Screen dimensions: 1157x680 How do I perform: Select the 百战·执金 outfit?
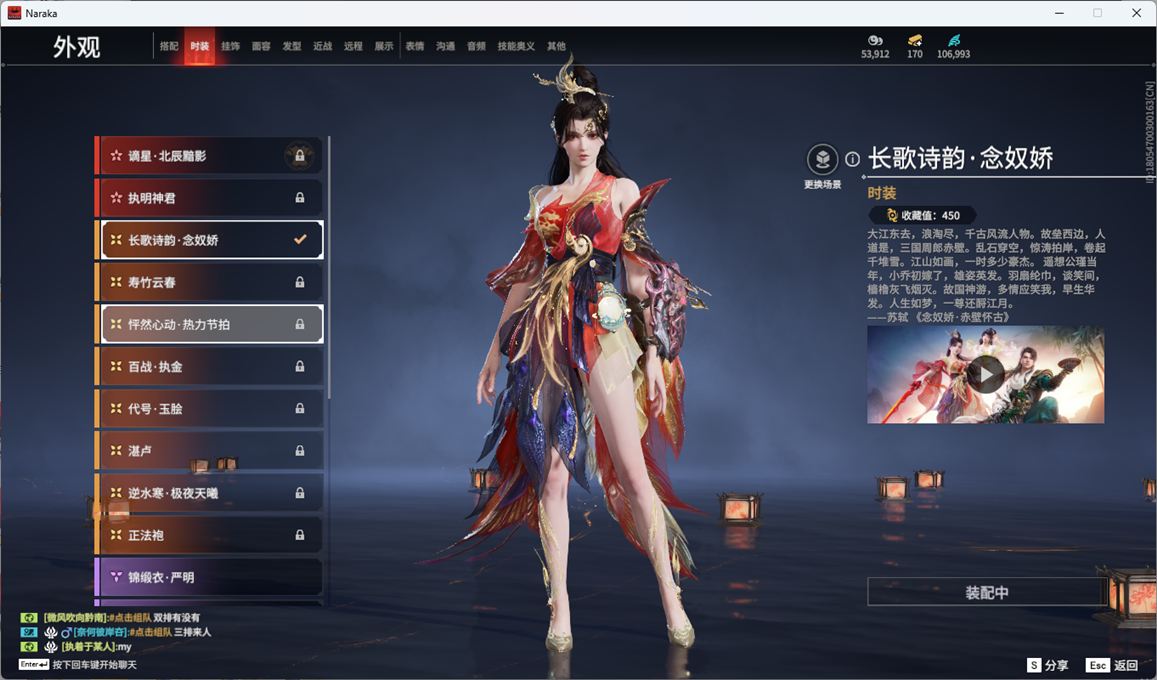tap(210, 367)
